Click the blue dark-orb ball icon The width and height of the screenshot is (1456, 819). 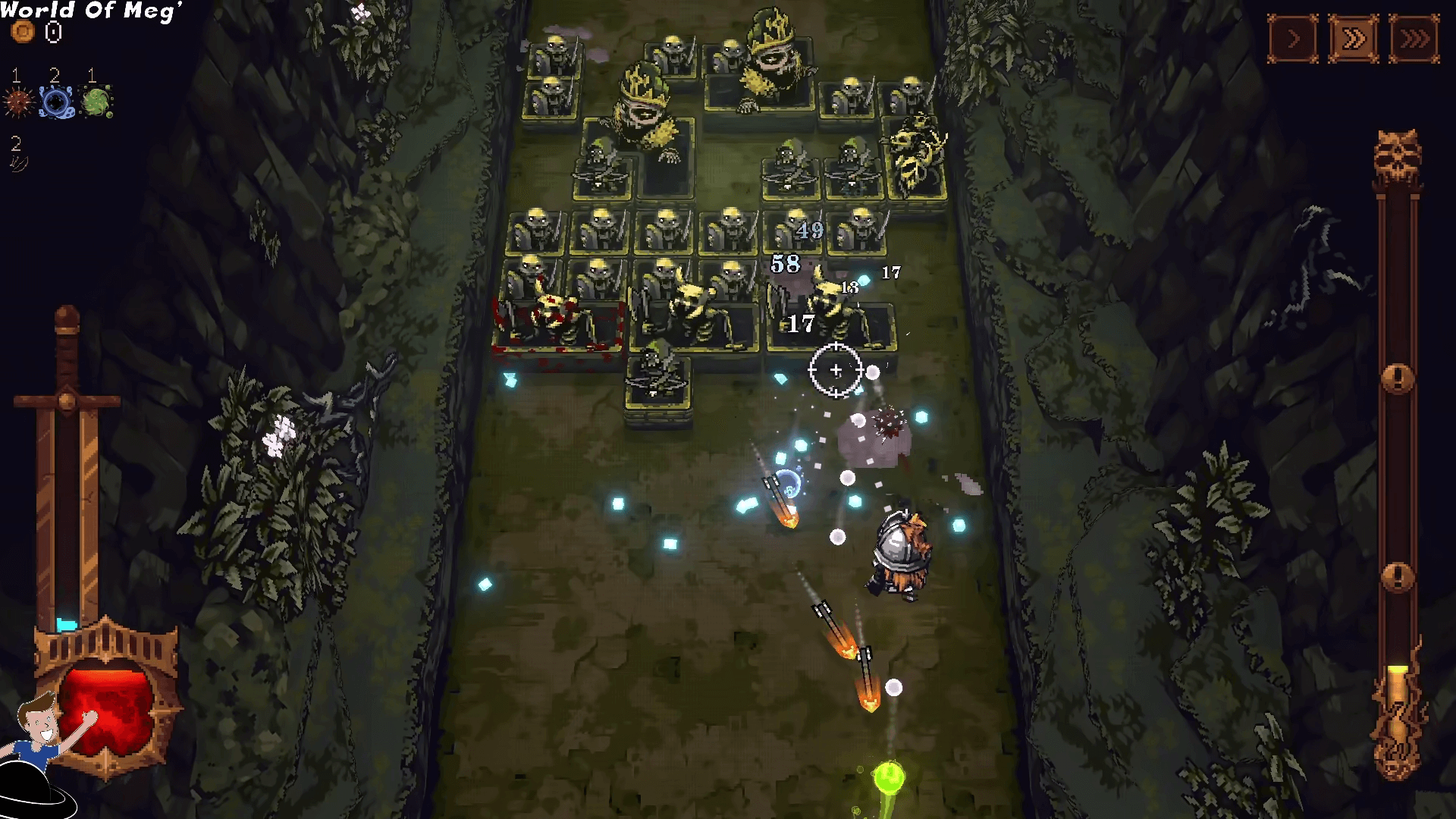click(x=55, y=102)
